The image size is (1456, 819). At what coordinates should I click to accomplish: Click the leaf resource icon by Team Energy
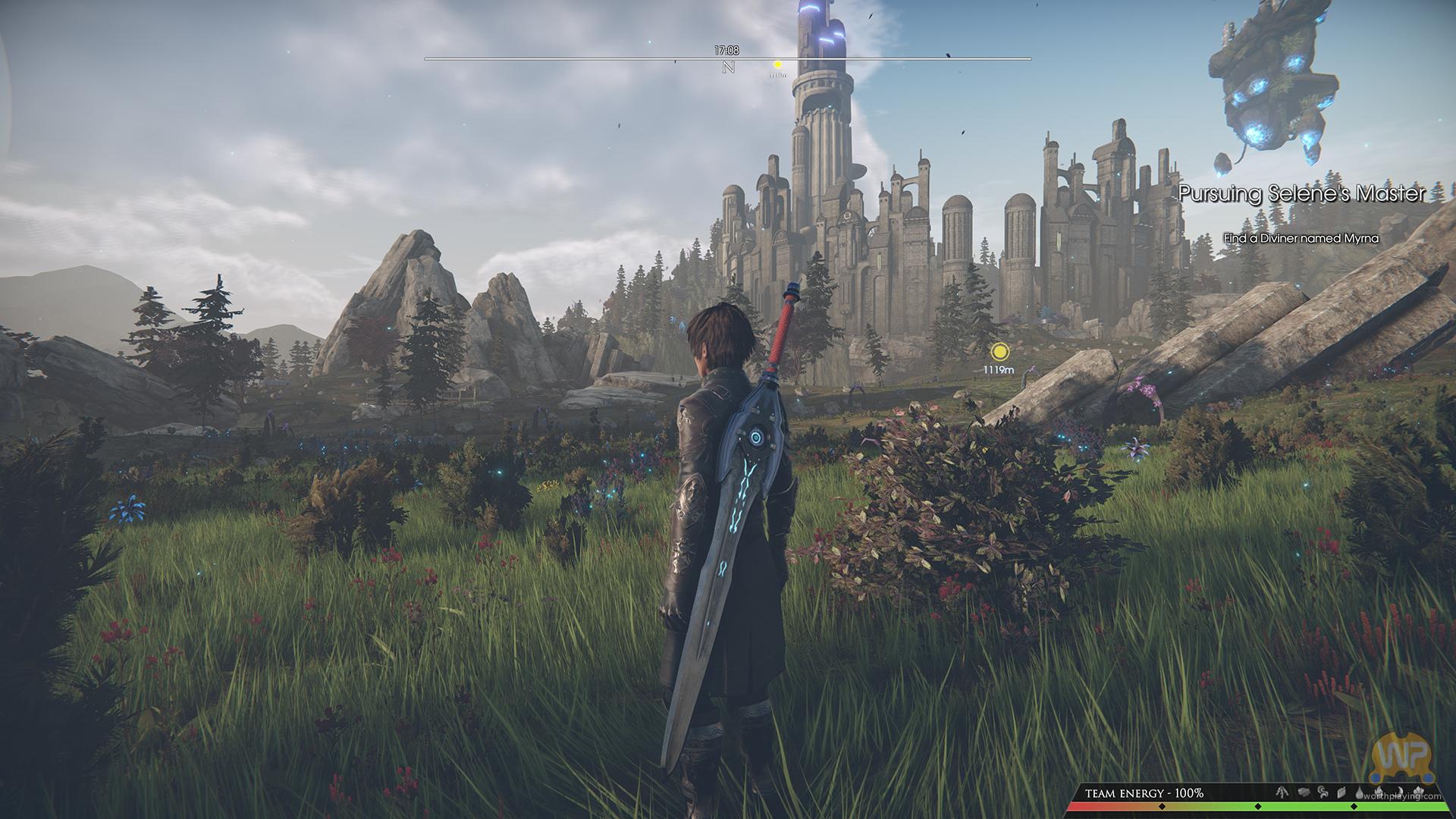1341,792
